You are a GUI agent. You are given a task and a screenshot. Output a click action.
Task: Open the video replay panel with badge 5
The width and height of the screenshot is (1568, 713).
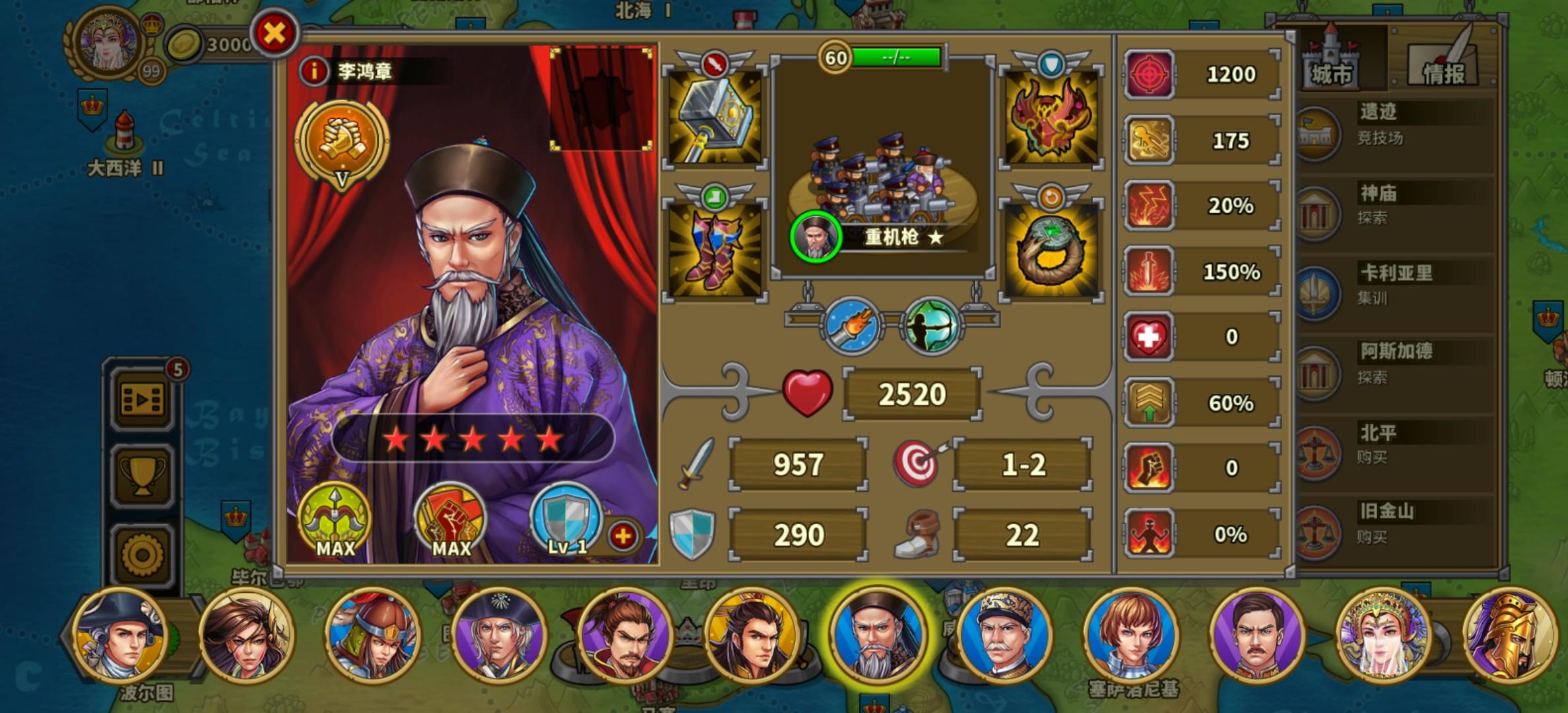pos(142,398)
